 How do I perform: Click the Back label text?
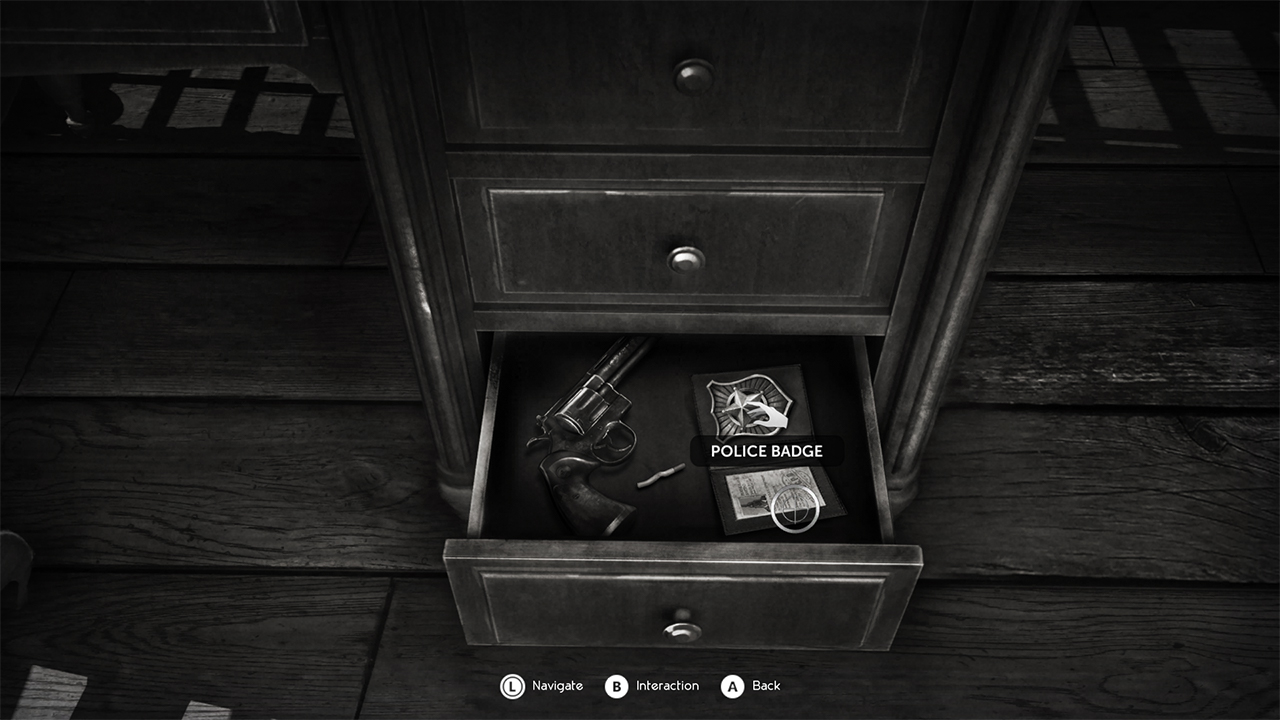pos(764,687)
